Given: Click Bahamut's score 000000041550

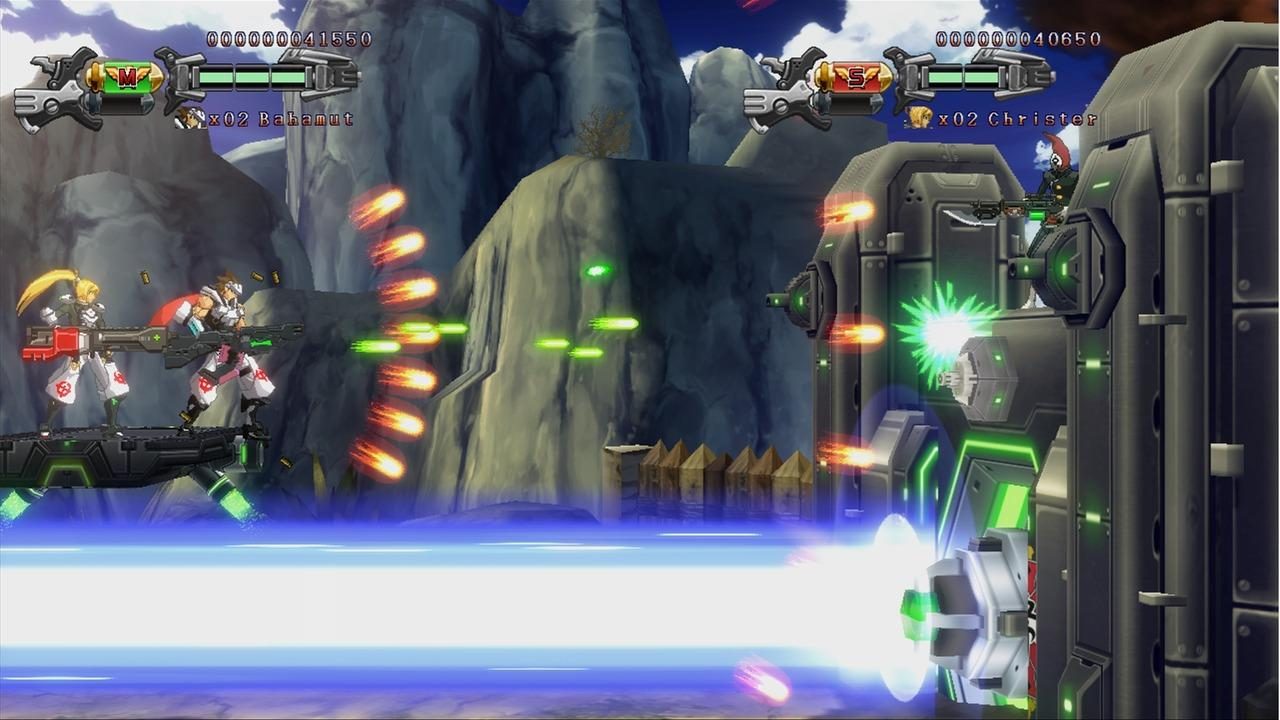Looking at the screenshot, I should click(290, 41).
